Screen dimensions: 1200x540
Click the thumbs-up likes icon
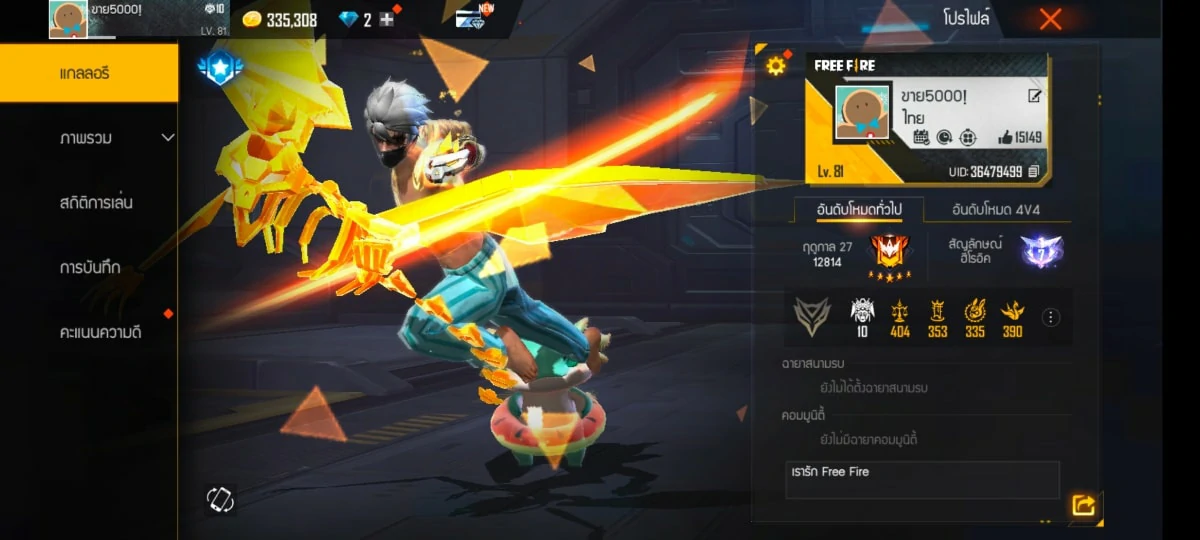tap(1005, 138)
